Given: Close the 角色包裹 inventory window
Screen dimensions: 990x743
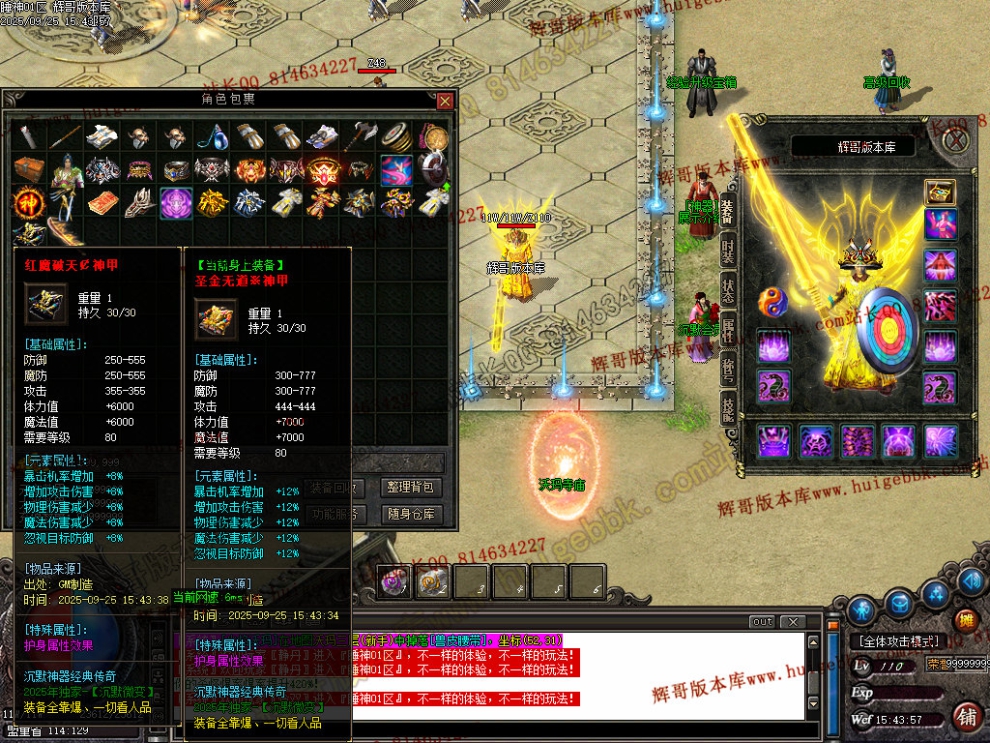Looking at the screenshot, I should click(x=445, y=101).
